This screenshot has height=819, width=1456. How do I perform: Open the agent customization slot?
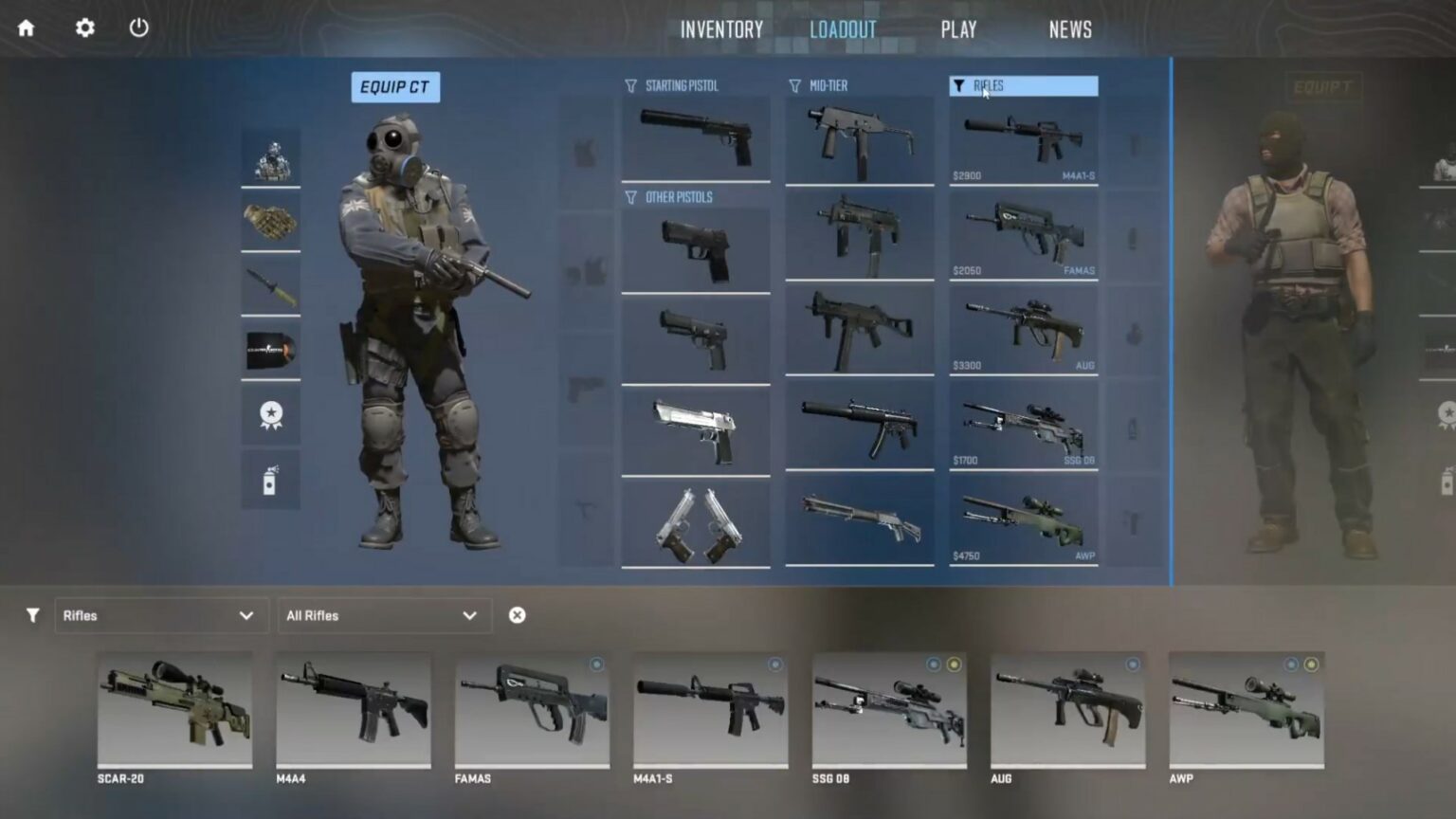pos(270,159)
